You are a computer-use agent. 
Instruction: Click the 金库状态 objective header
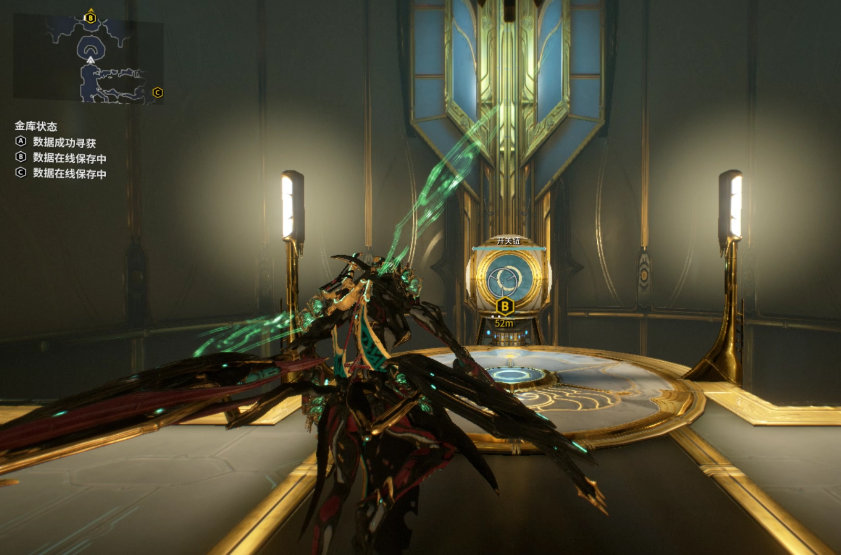coord(36,126)
